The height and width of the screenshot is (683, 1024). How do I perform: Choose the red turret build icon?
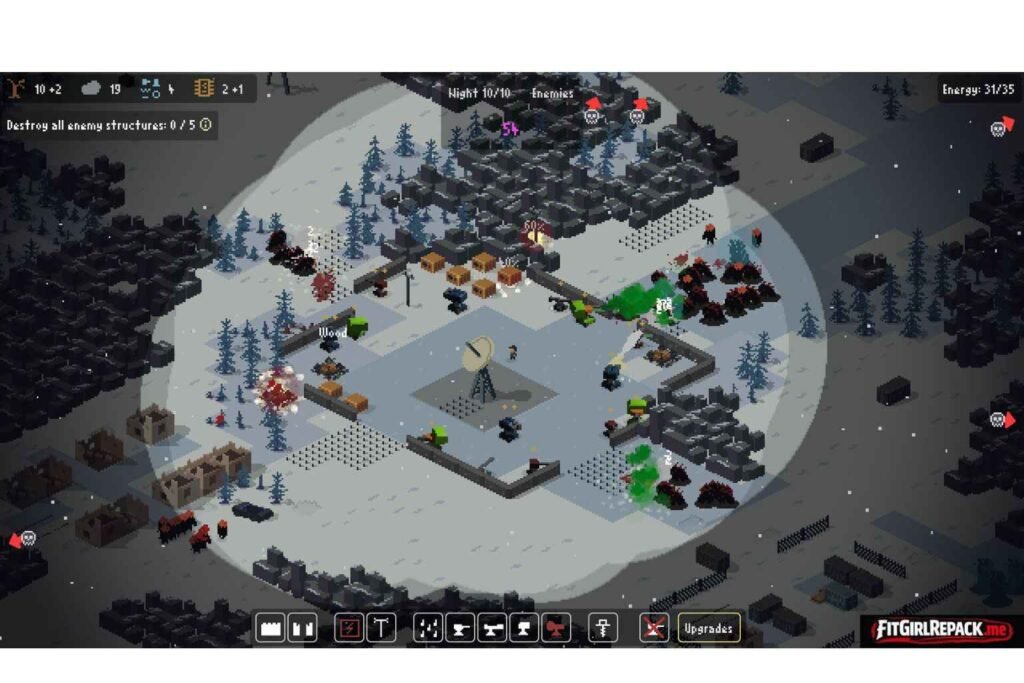[556, 628]
